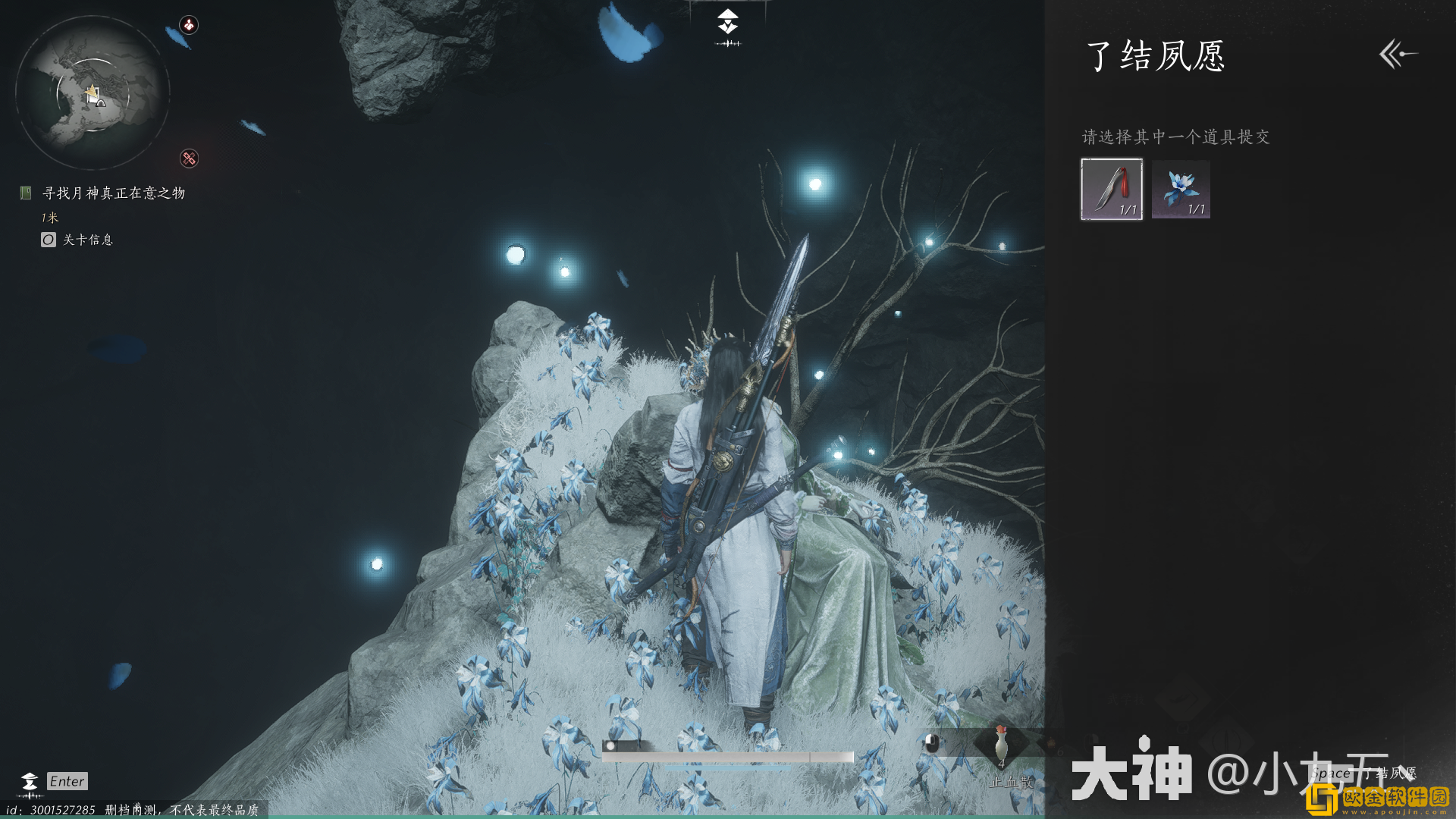This screenshot has width=1456, height=819.
Task: Select the red-tasseled blade item
Action: 1111,189
